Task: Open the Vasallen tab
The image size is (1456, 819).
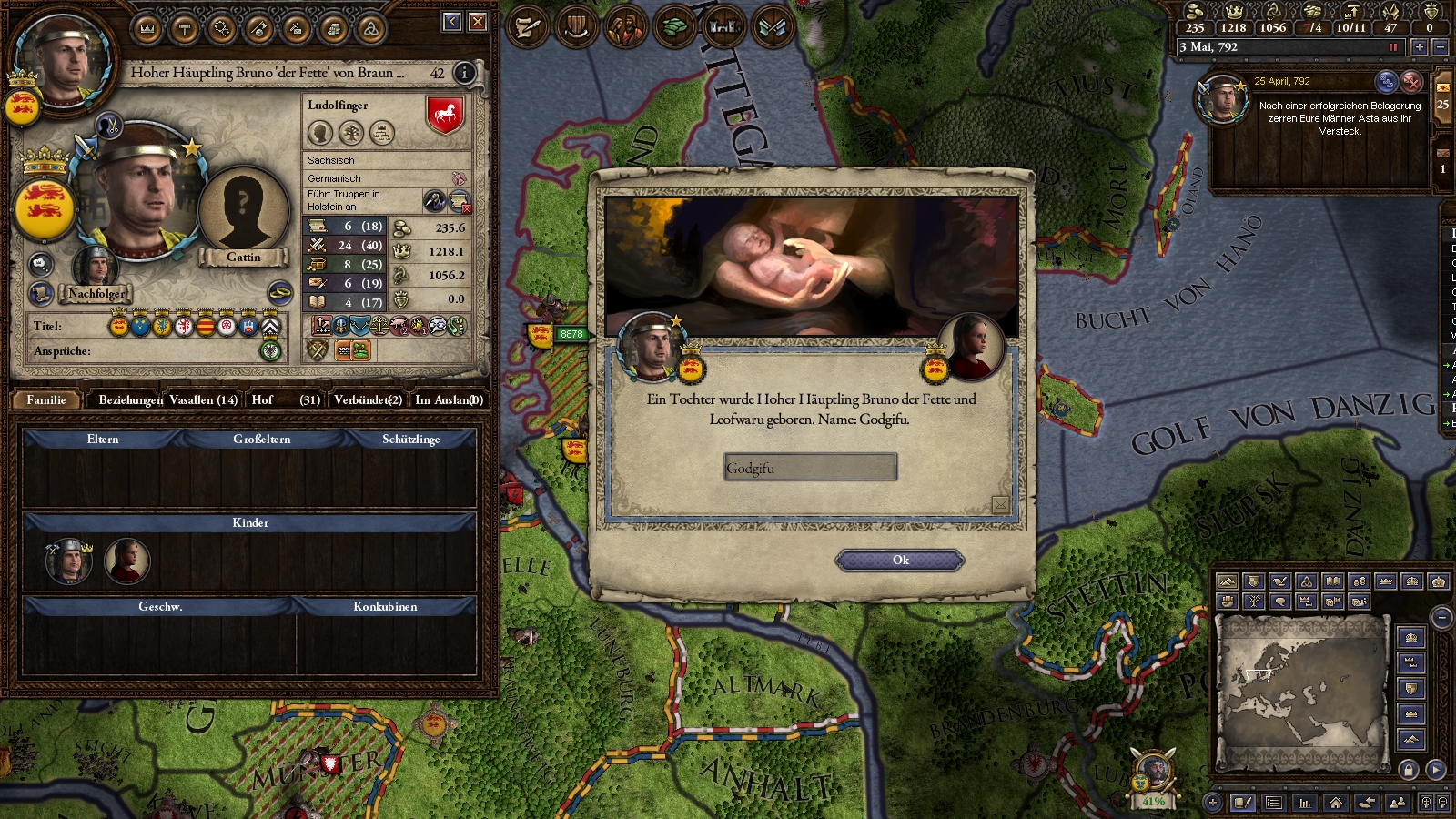Action: (203, 399)
